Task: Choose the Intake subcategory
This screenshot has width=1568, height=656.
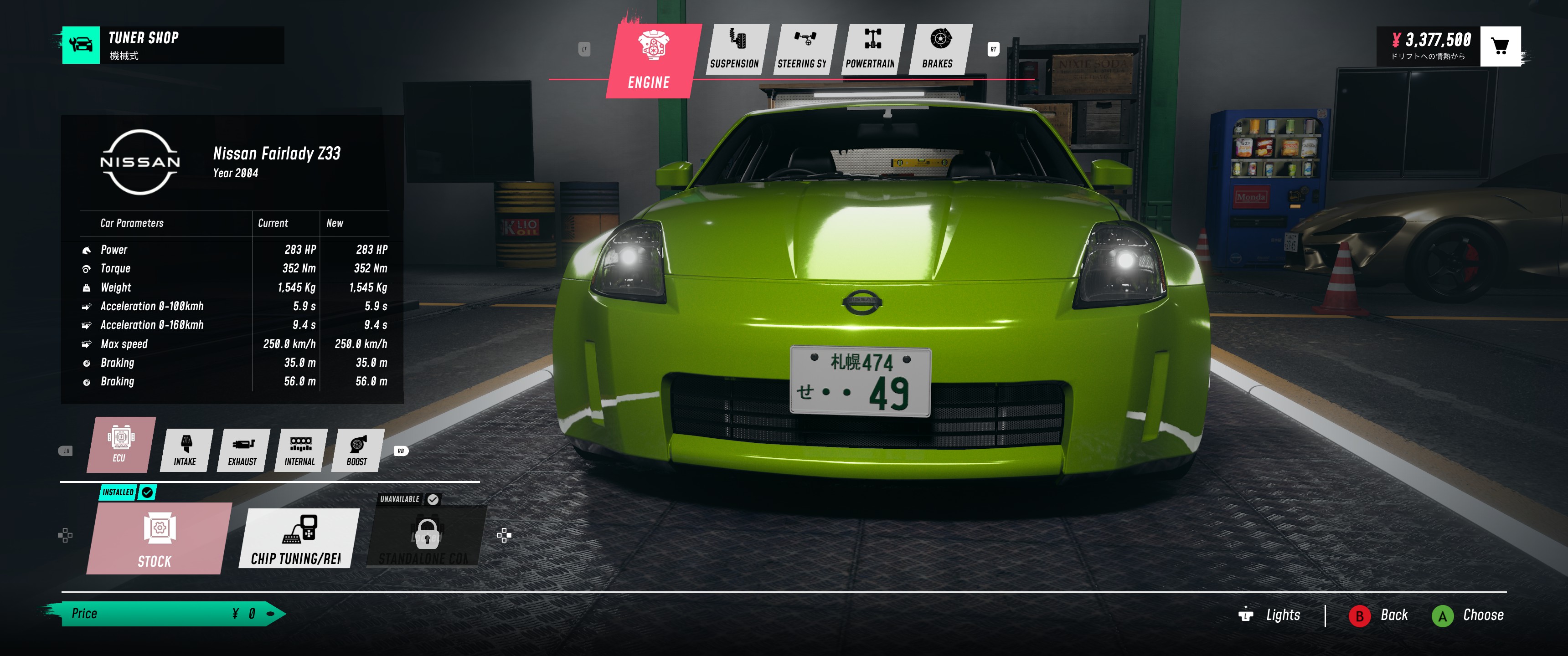Action: coord(185,450)
